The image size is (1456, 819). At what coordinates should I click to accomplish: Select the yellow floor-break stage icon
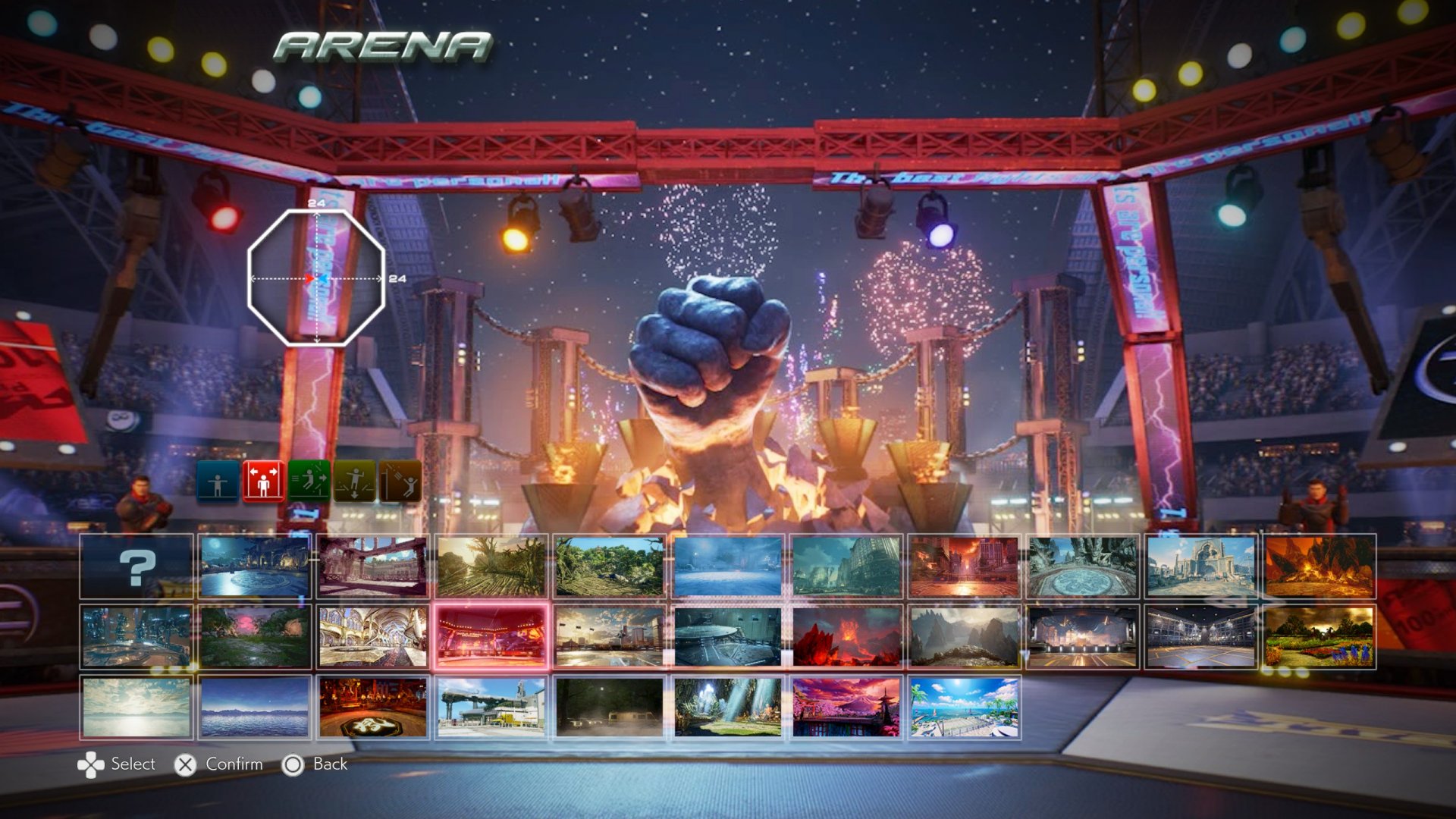click(x=355, y=480)
